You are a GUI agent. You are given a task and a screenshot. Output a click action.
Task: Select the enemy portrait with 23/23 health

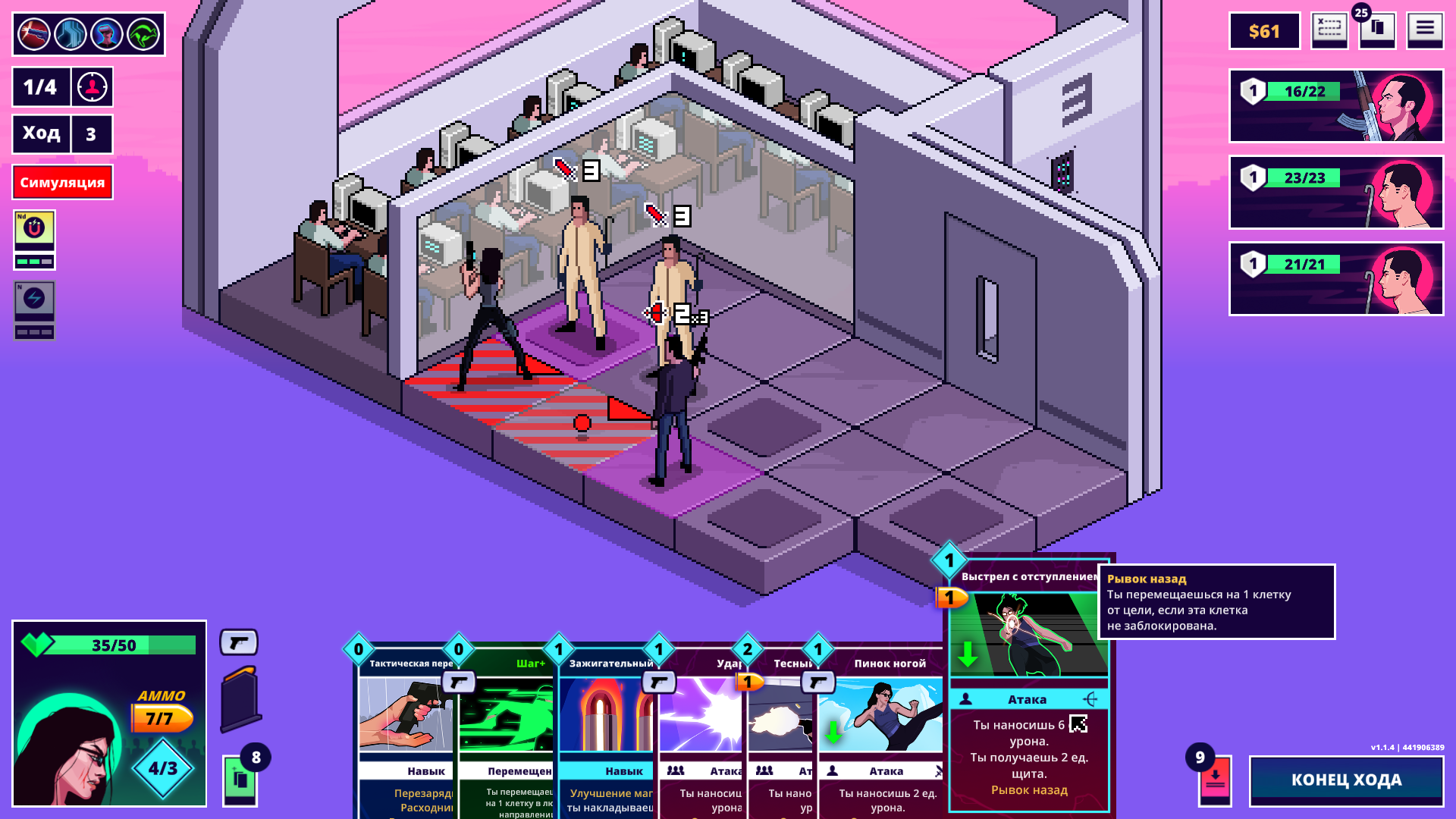click(1335, 192)
